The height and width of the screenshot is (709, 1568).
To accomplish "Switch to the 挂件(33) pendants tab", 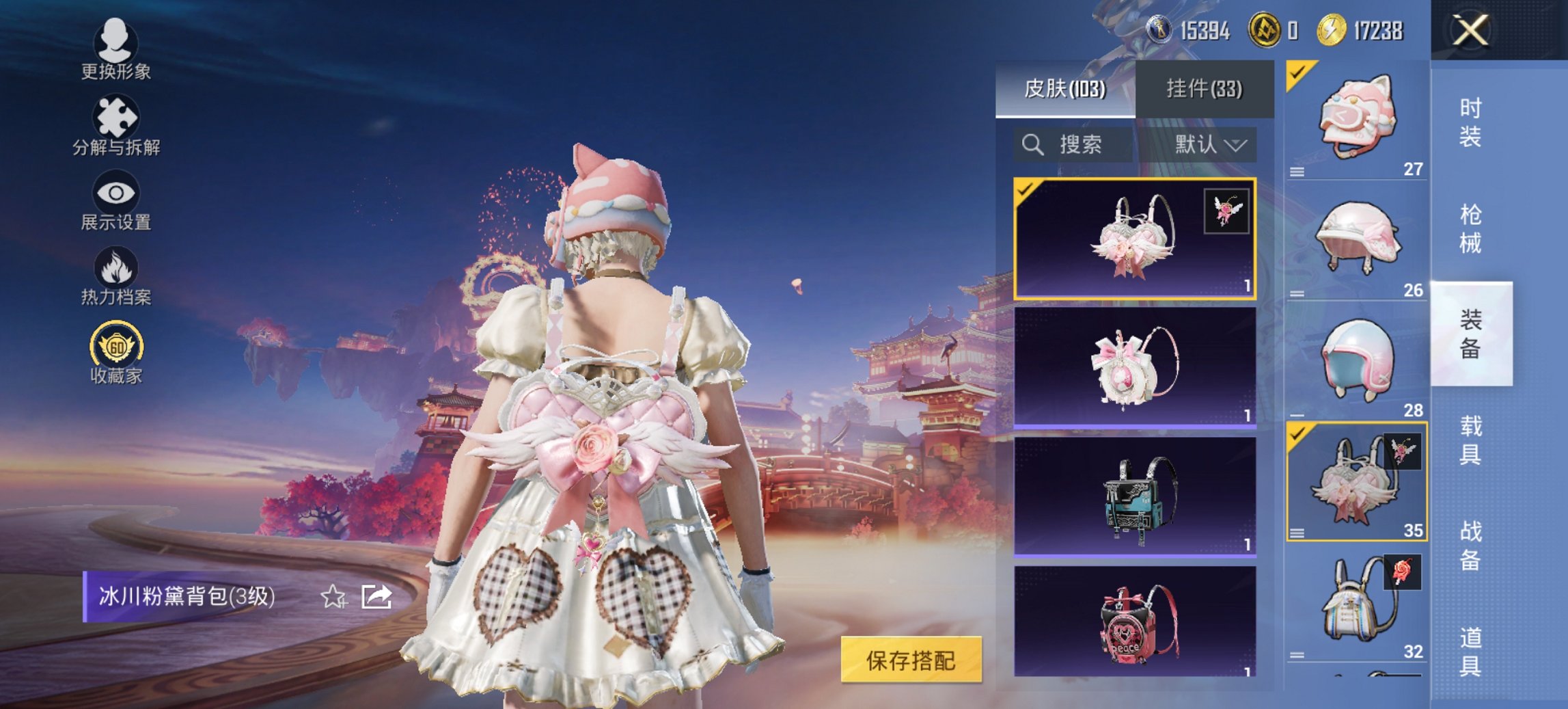I will [x=1210, y=89].
